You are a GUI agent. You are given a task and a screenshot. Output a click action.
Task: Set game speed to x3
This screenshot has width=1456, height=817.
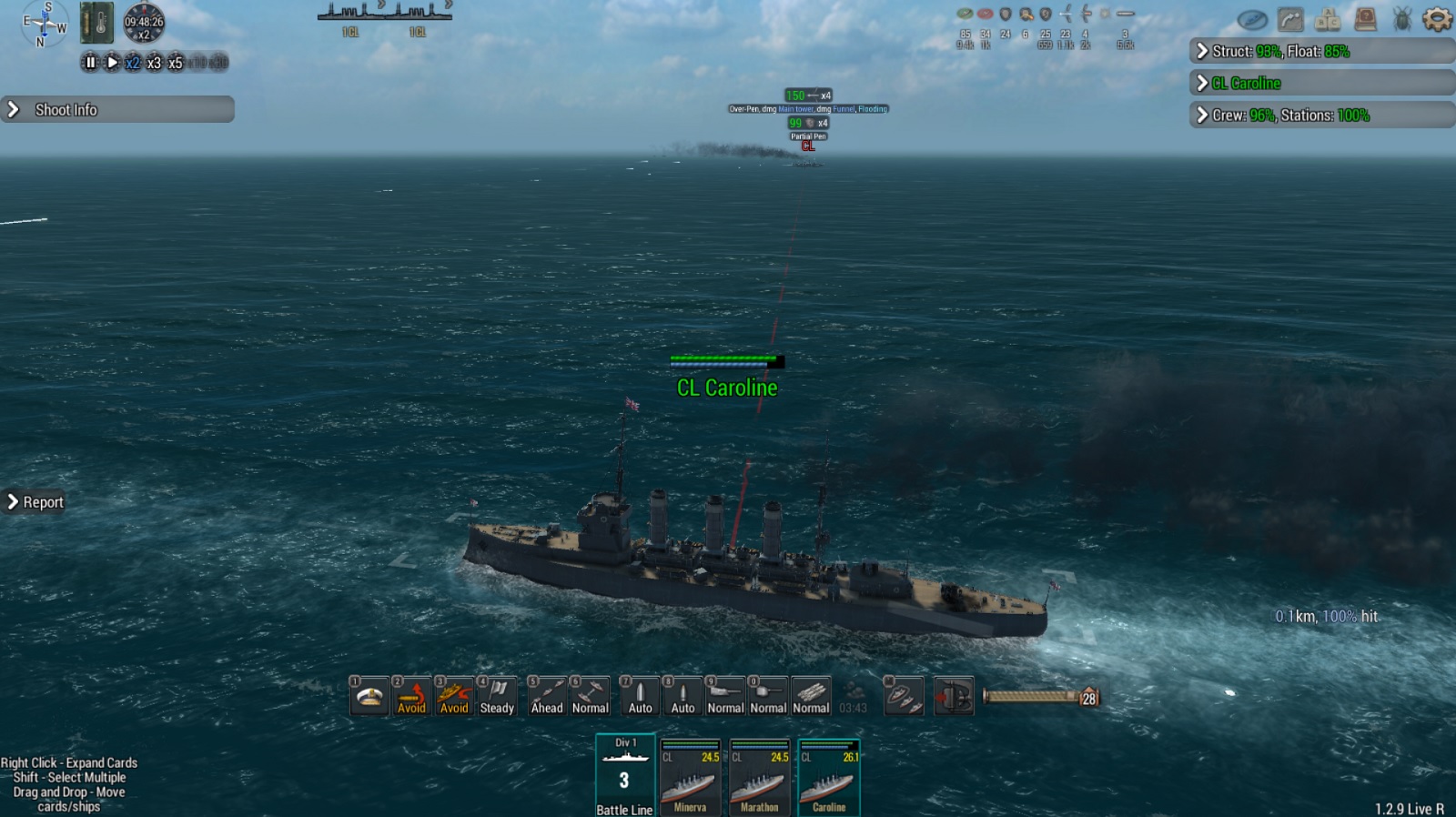point(154,63)
